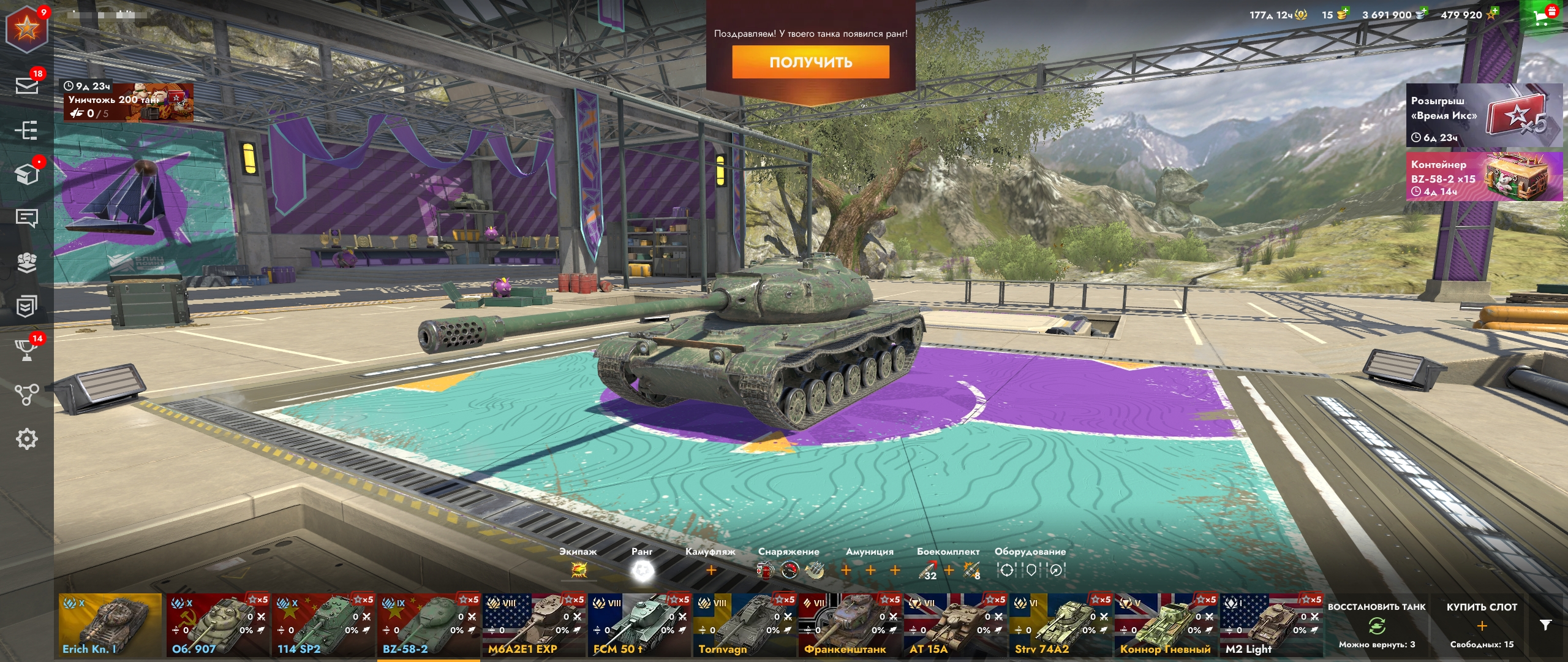Buy a new slot with КУПИТЬ СЛОТ
The height and width of the screenshot is (662, 1568).
tap(1481, 625)
